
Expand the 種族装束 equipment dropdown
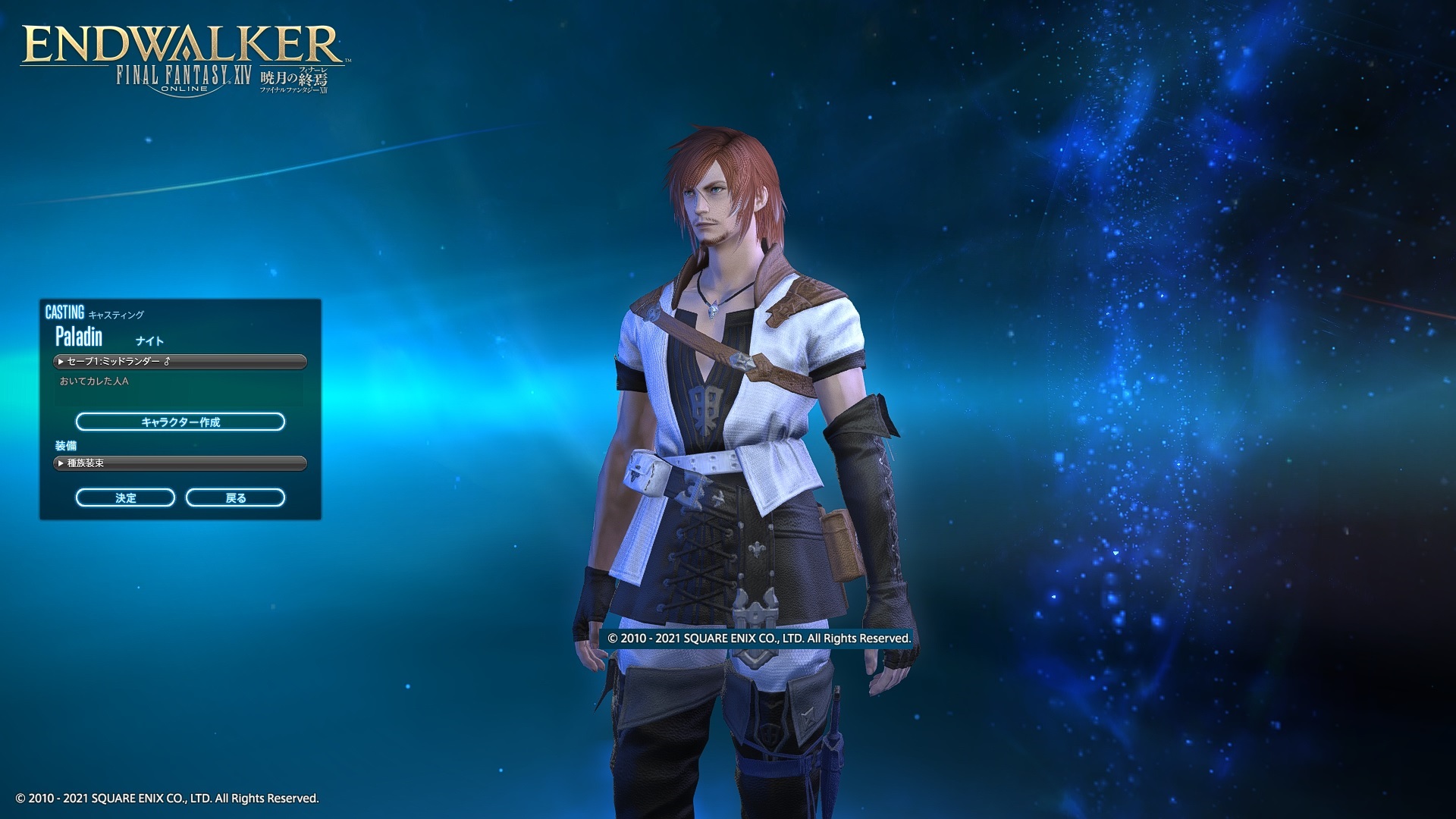coord(180,463)
